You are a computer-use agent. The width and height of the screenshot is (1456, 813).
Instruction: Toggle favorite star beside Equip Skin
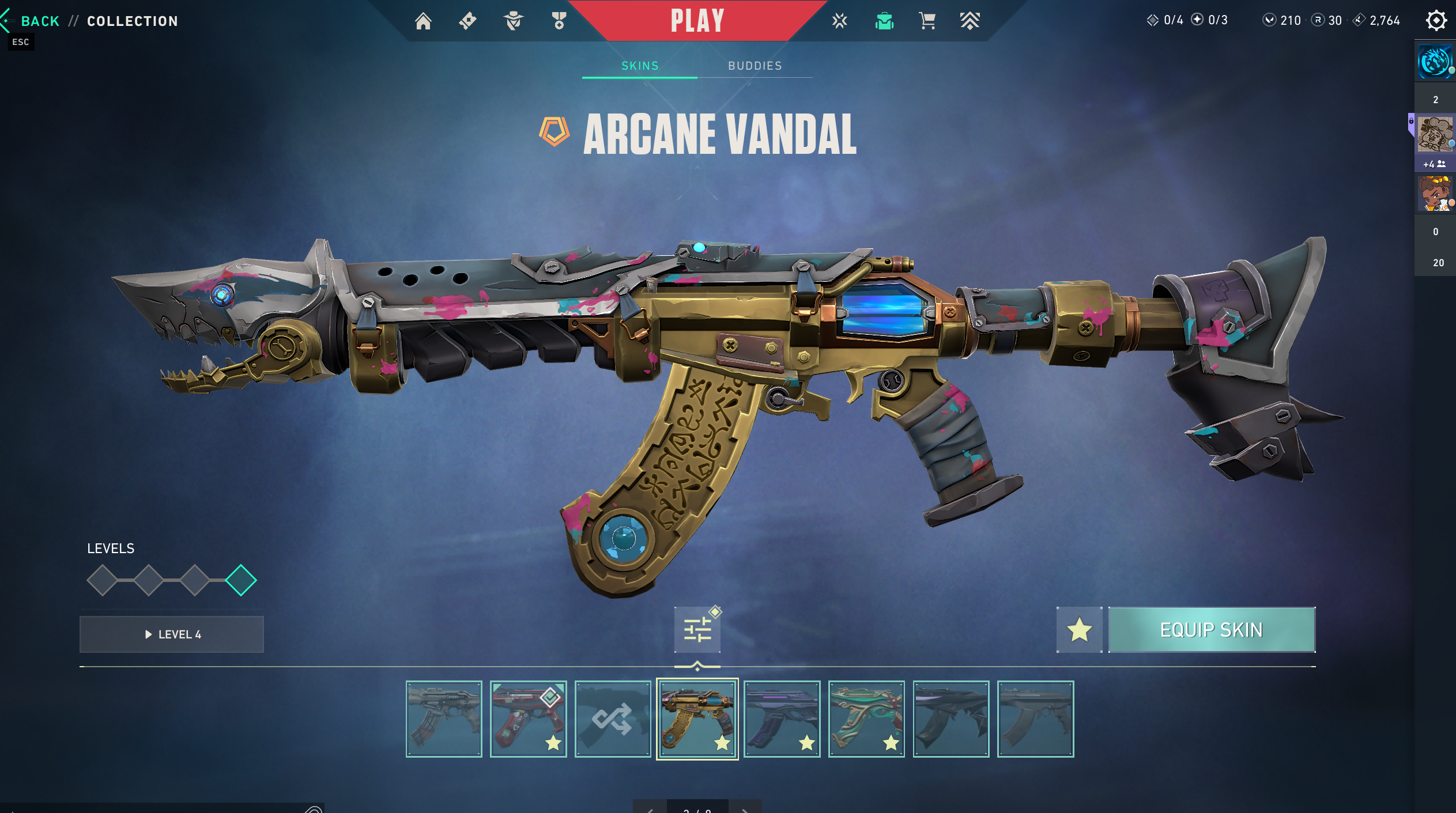[1079, 630]
